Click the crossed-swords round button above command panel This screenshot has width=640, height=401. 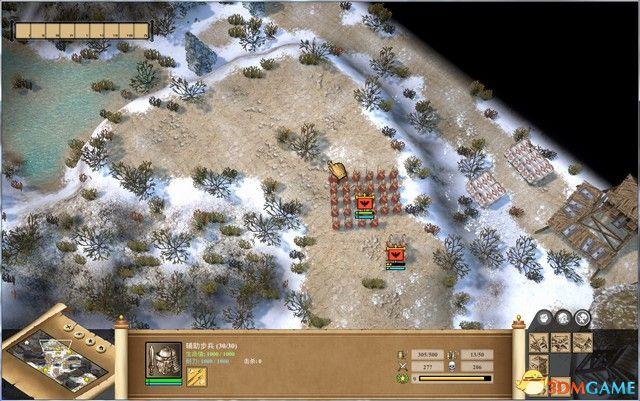[584, 318]
